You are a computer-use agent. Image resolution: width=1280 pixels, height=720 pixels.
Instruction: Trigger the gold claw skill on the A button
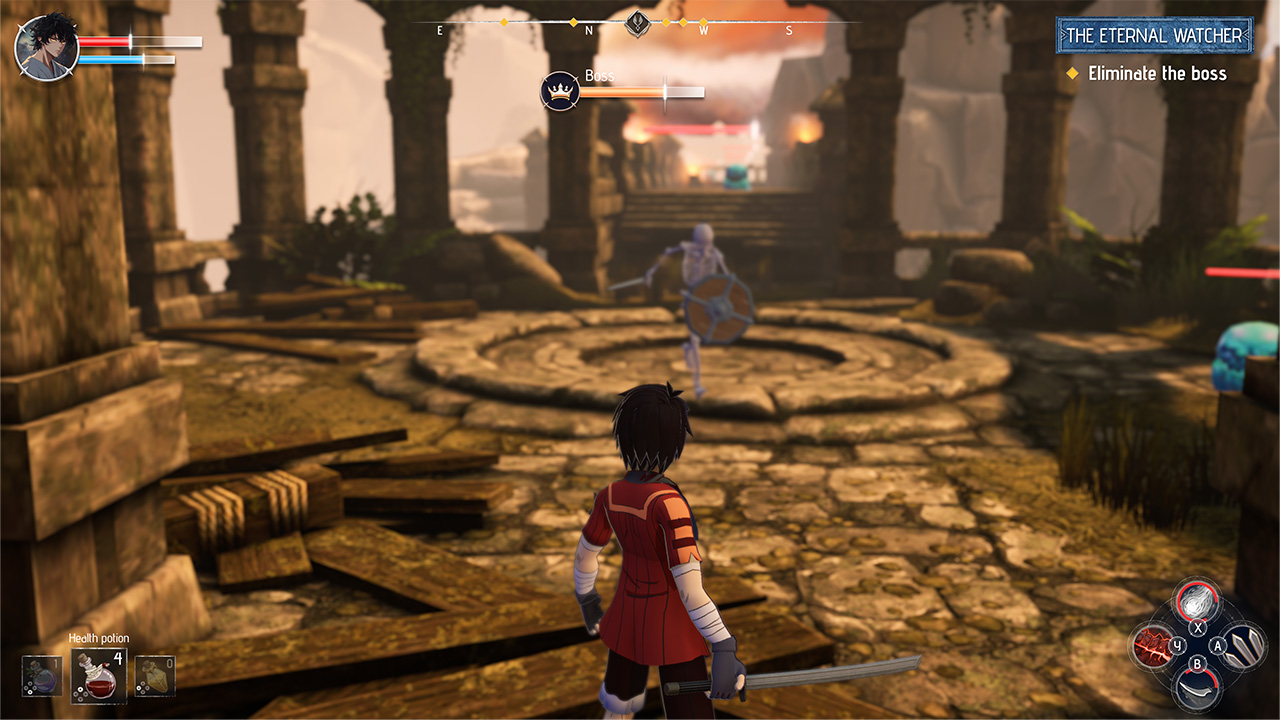point(1245,648)
